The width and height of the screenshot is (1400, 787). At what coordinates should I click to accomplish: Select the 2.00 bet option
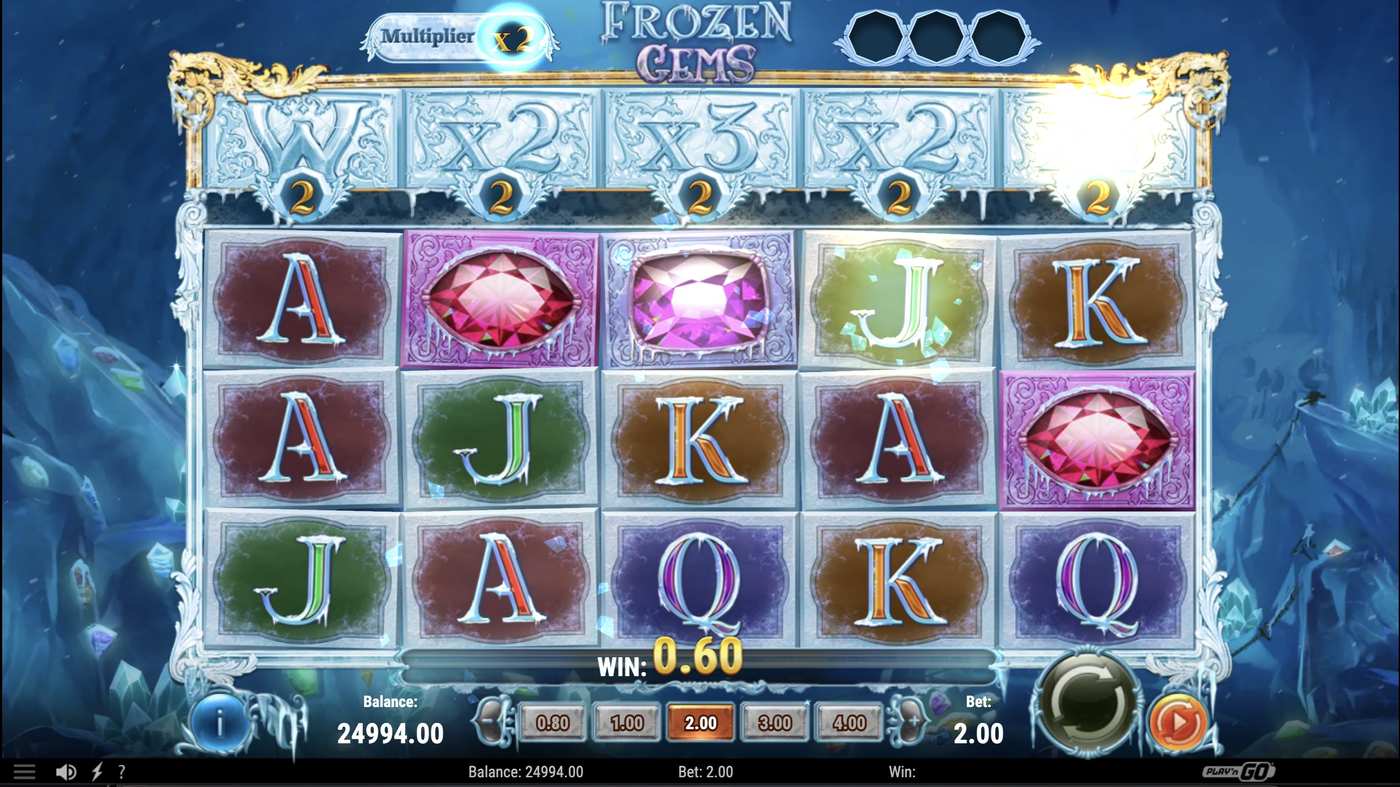point(698,721)
